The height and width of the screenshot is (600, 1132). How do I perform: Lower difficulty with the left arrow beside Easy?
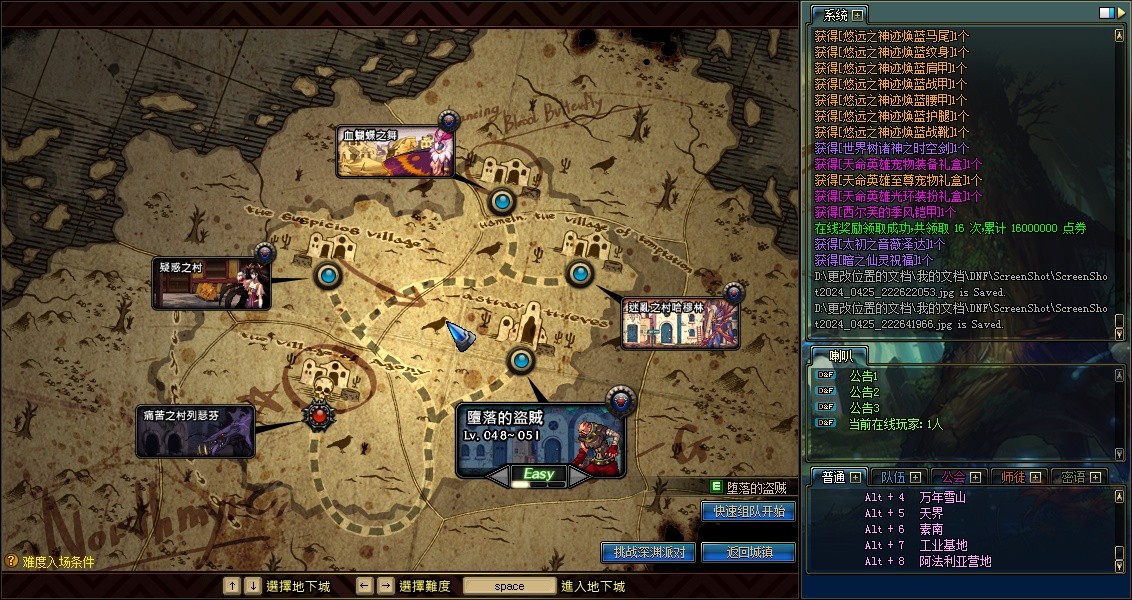coord(498,476)
